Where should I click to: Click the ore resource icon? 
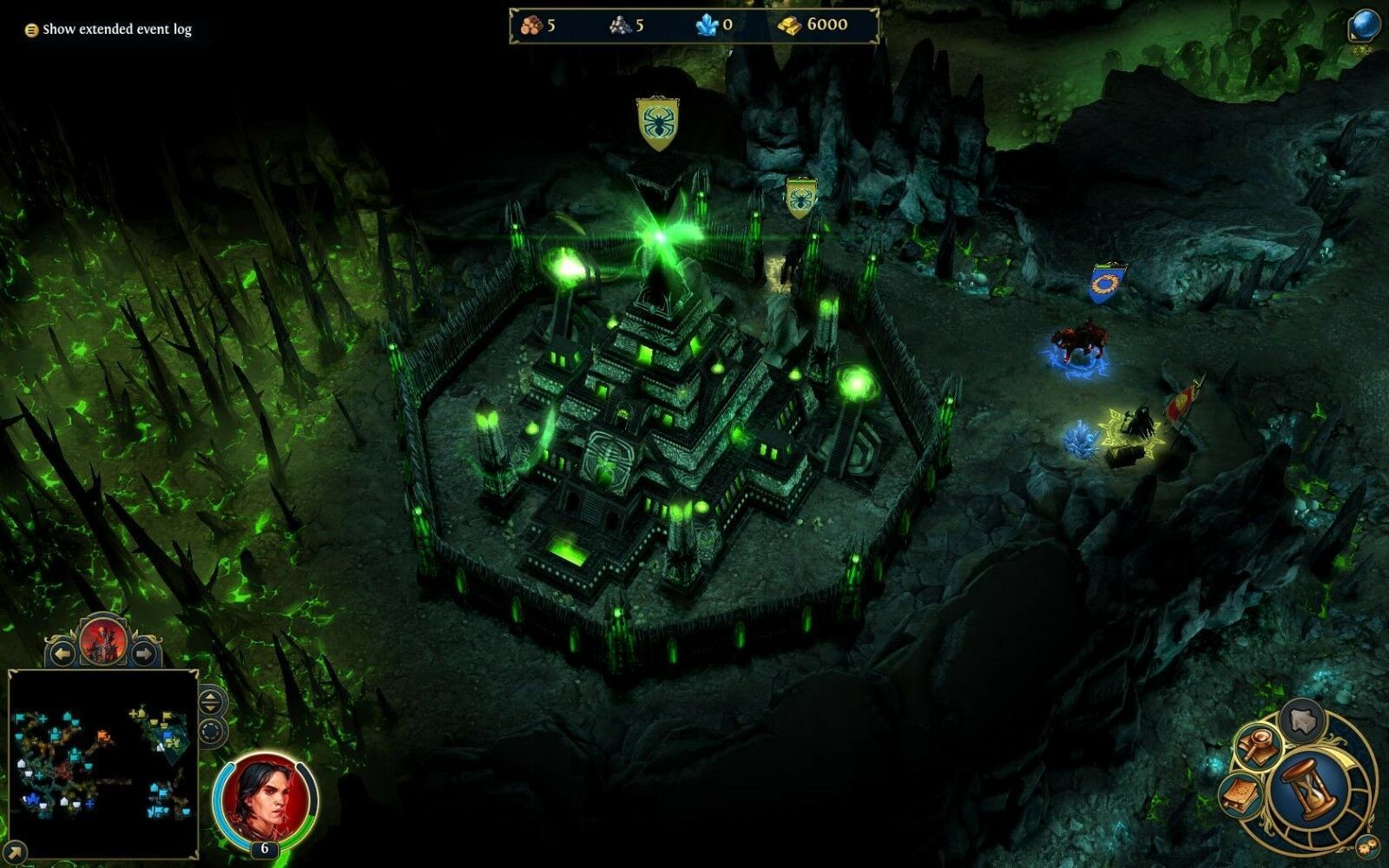coord(620,26)
